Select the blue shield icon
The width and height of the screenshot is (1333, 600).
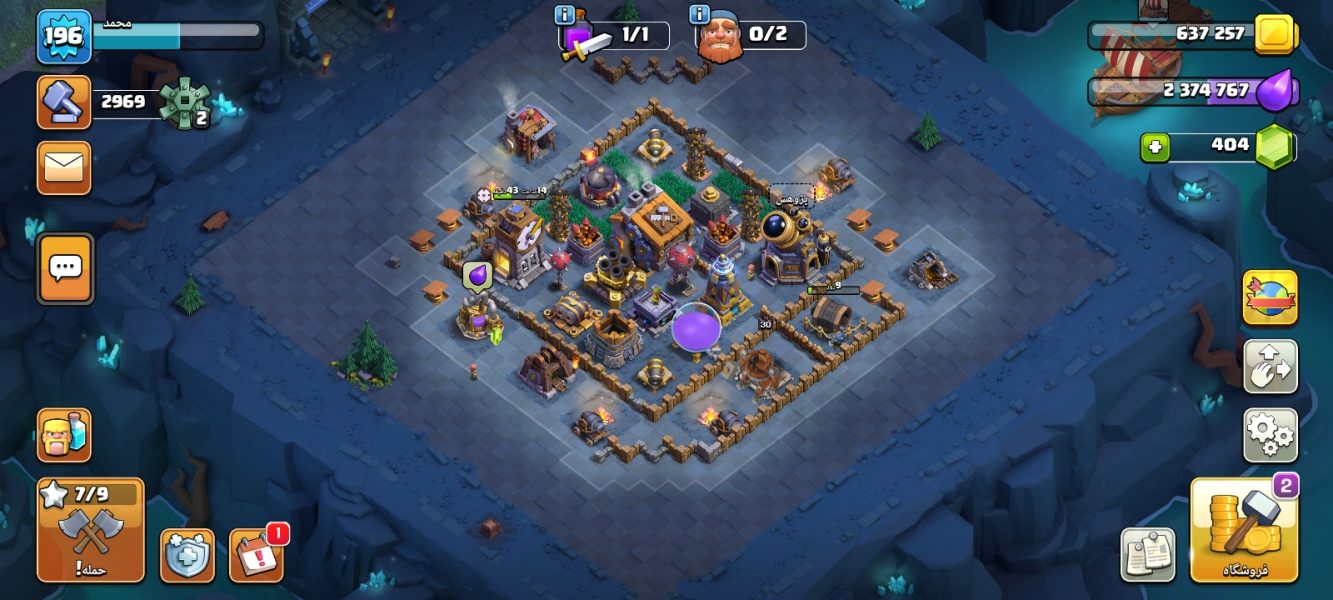(x=187, y=555)
